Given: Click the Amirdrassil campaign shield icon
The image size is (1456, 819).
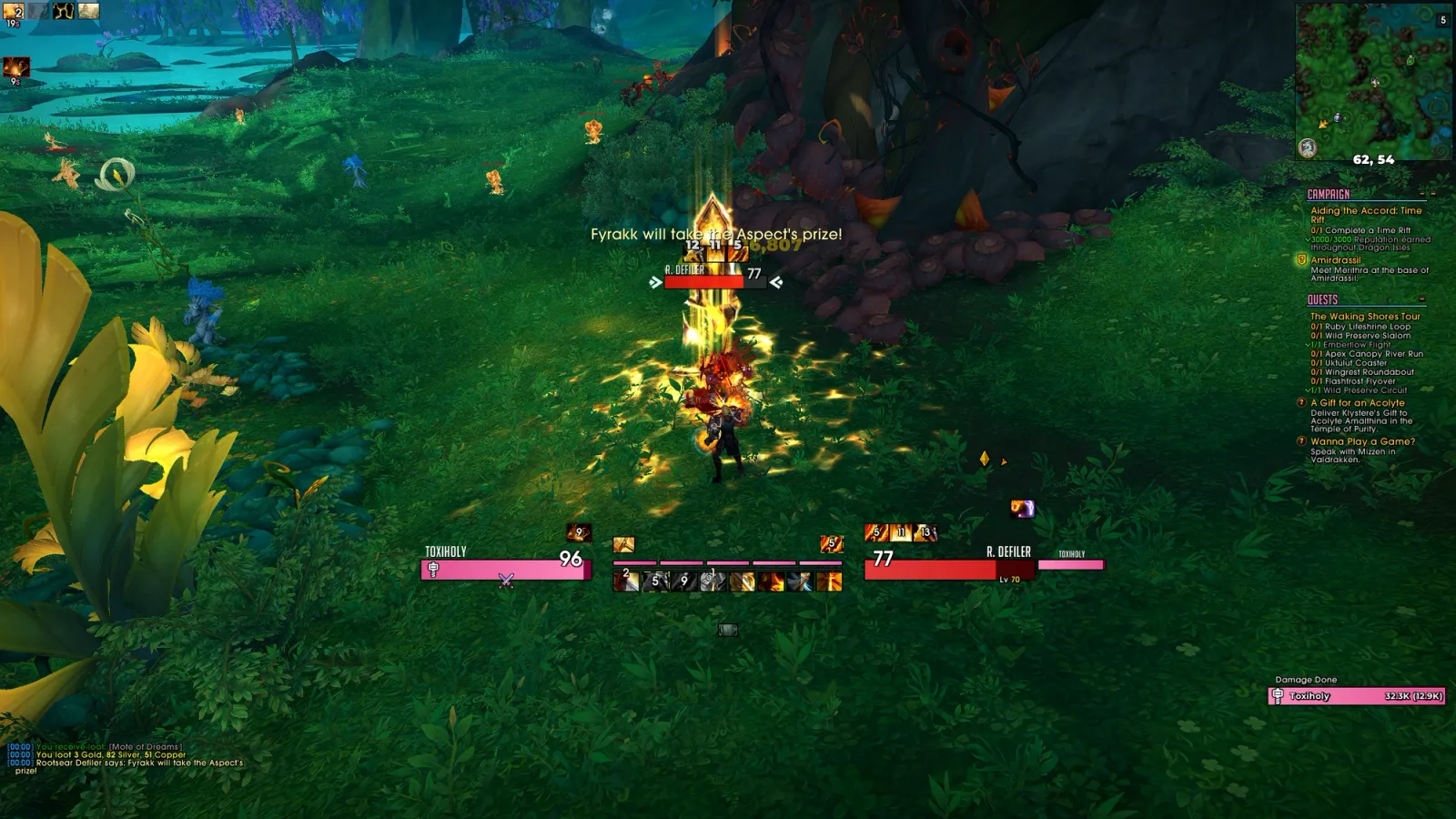Looking at the screenshot, I should (x=1301, y=259).
